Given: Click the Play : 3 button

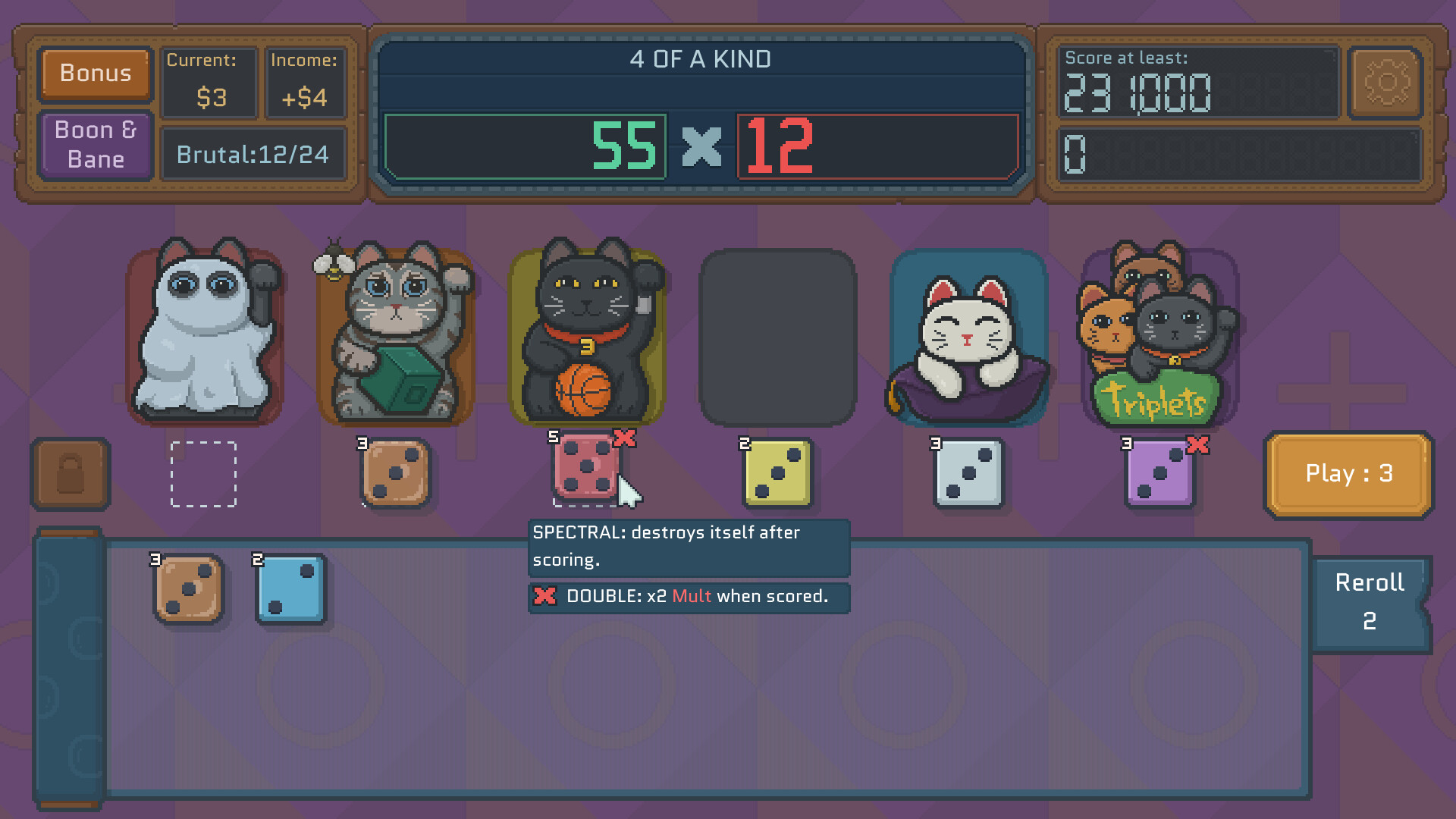Looking at the screenshot, I should coord(1348,474).
